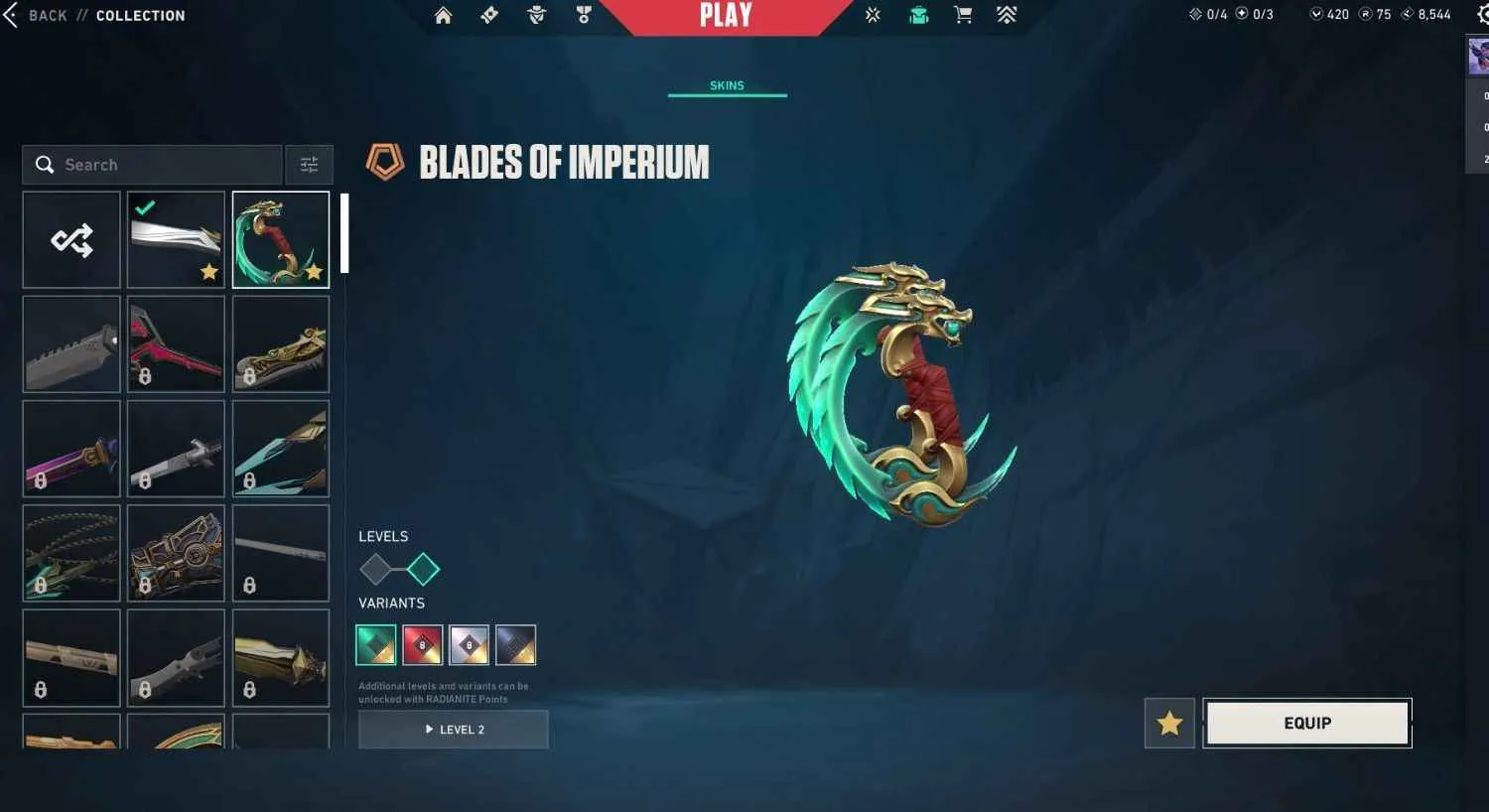Click the Valorant Points balance icon
Screen dimensions: 1489x812
(x=1316, y=14)
